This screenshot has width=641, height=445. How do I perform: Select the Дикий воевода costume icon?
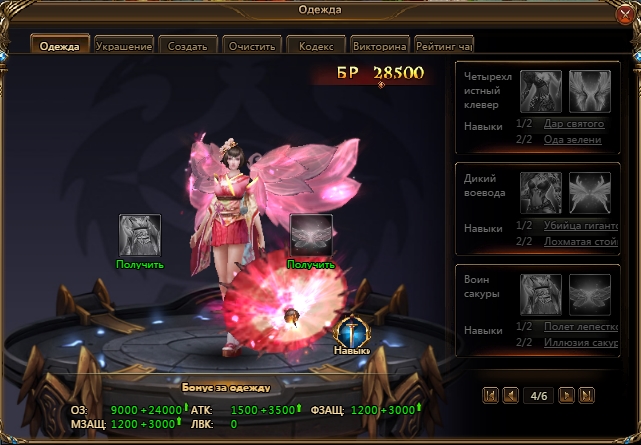pos(540,192)
